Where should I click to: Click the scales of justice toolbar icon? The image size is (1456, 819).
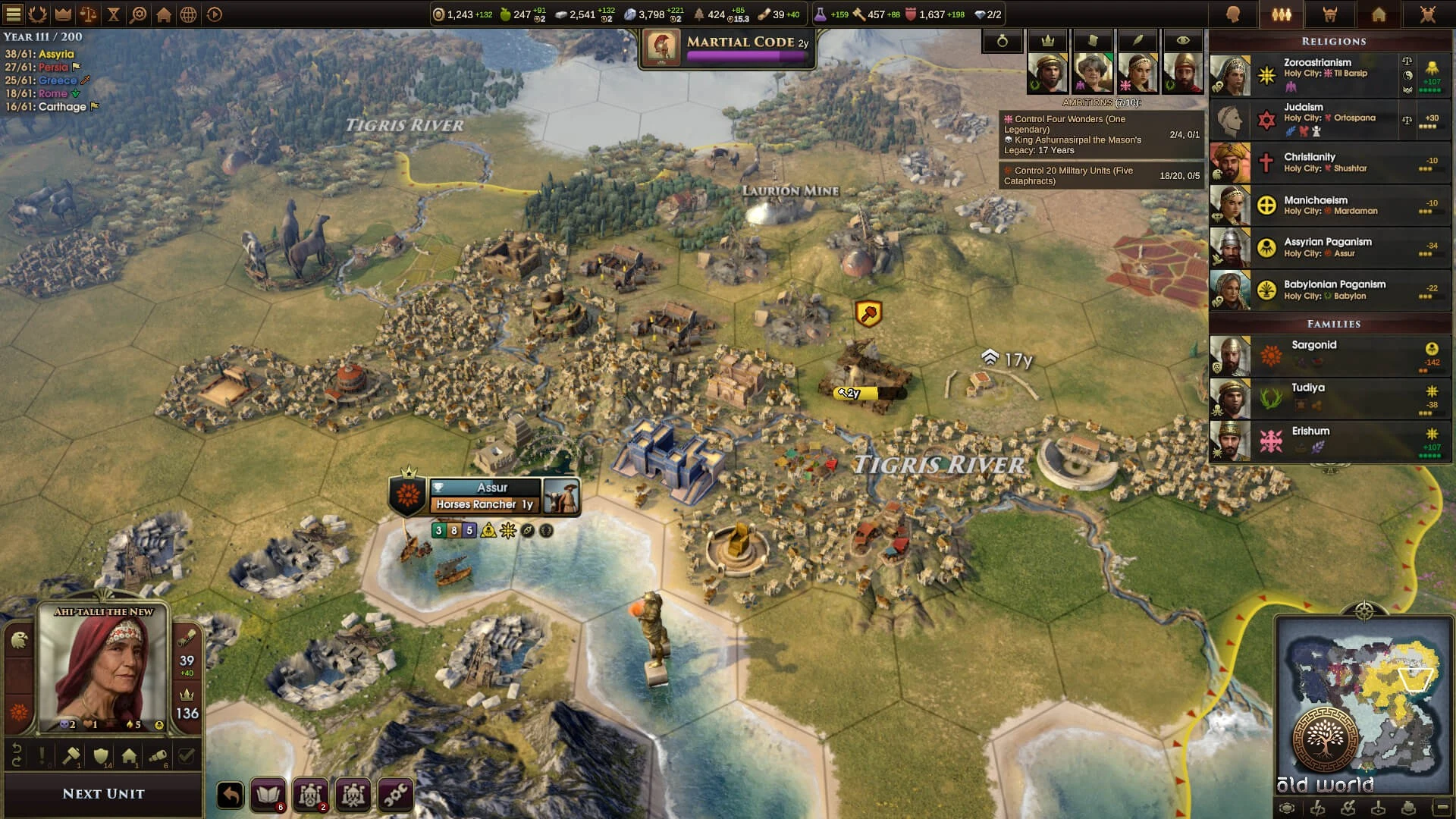(x=88, y=14)
